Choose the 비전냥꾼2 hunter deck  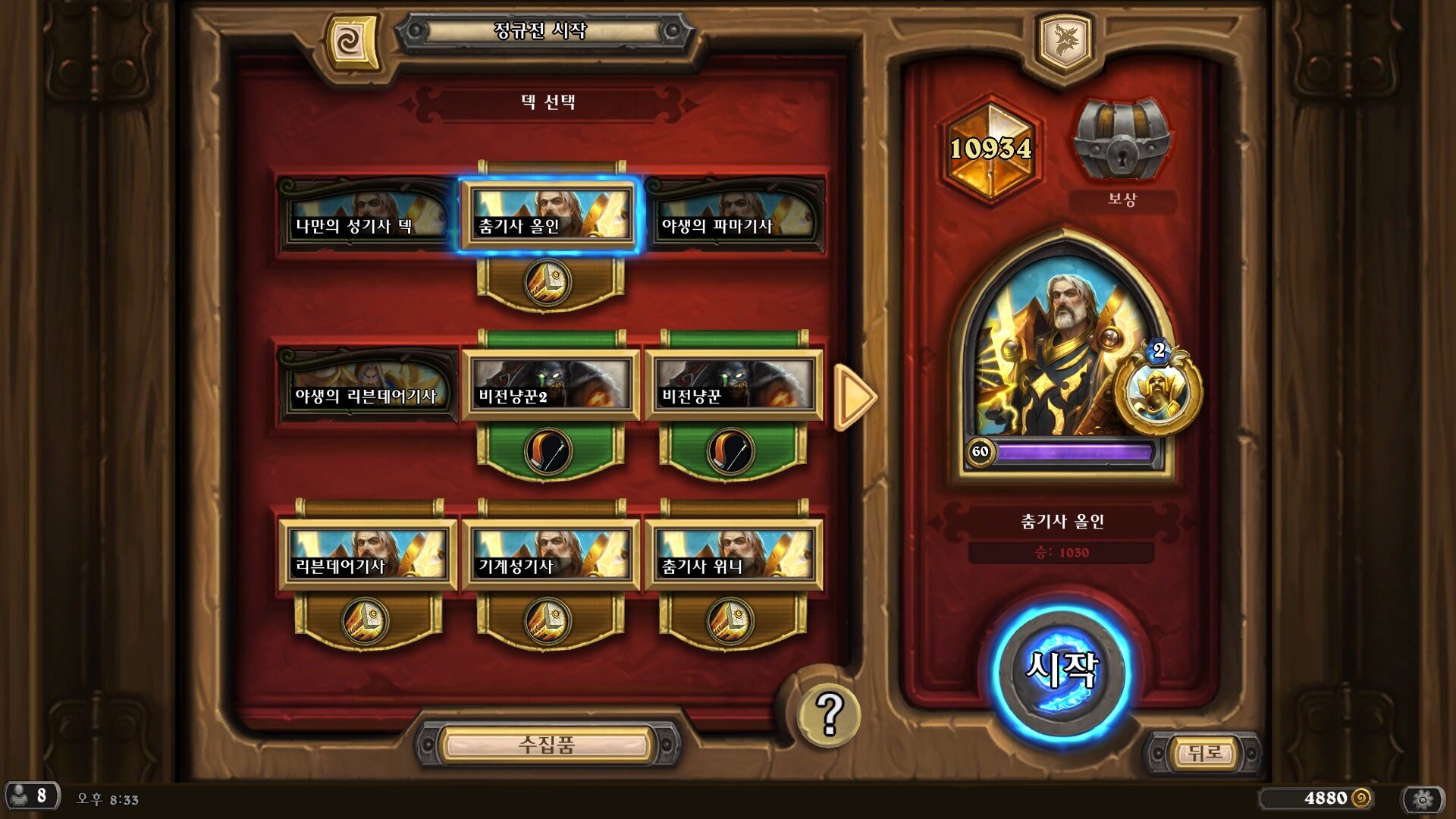550,387
